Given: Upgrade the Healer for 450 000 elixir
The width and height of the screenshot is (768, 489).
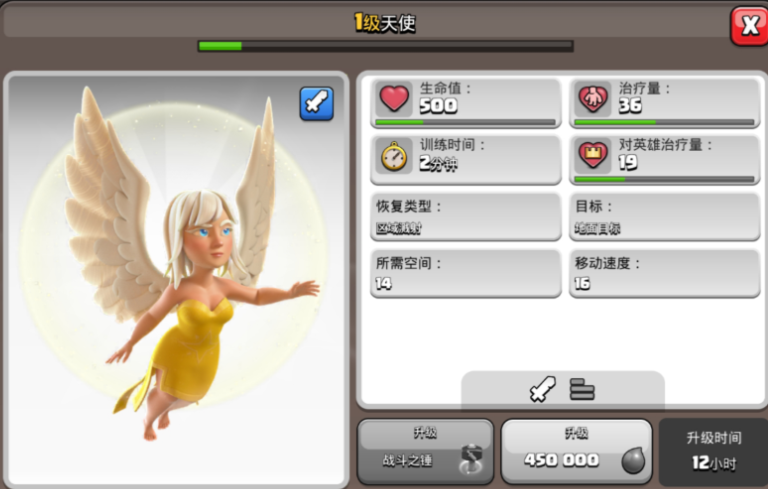Looking at the screenshot, I should [576, 451].
